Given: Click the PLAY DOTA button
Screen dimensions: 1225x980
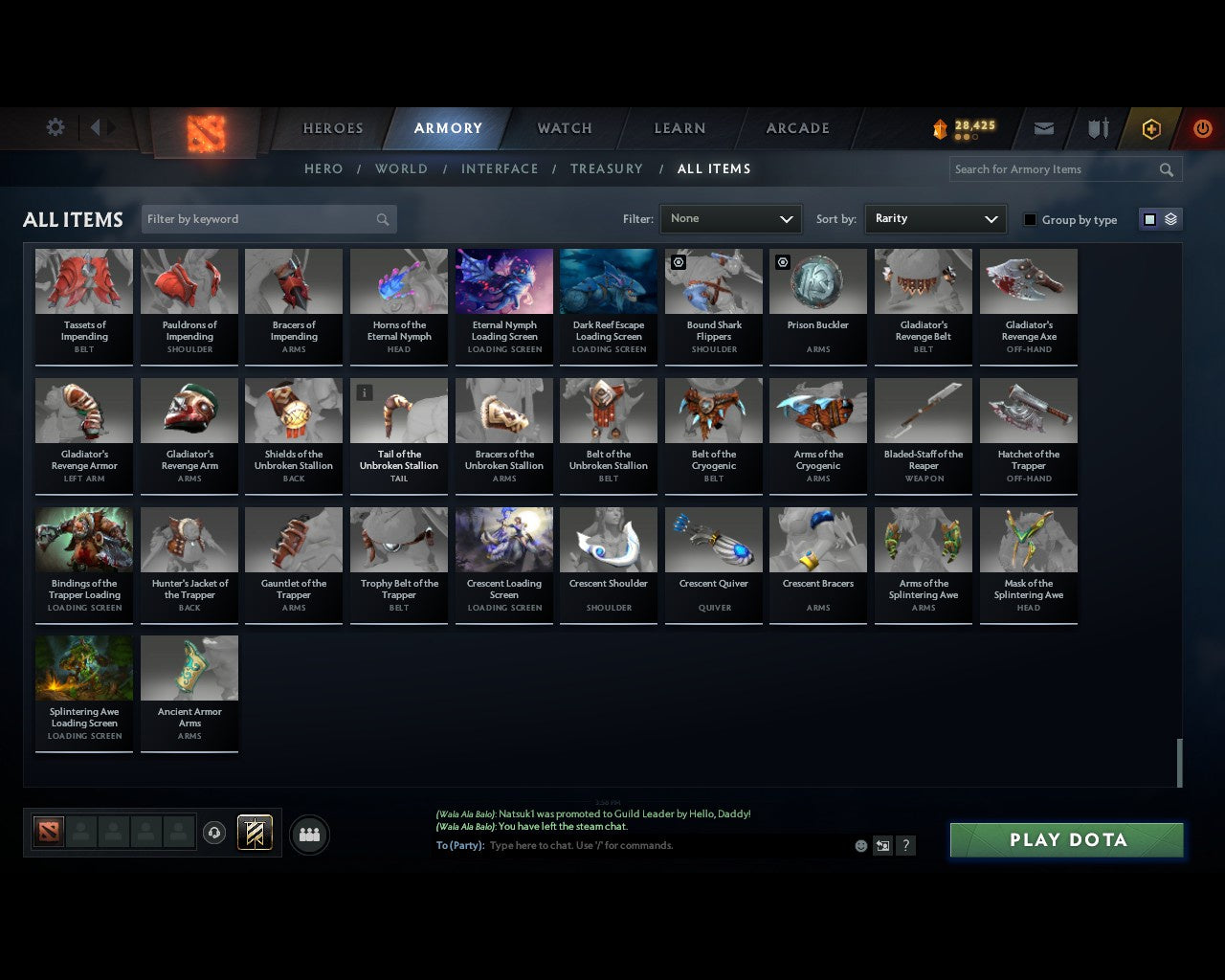Looking at the screenshot, I should click(x=1066, y=839).
